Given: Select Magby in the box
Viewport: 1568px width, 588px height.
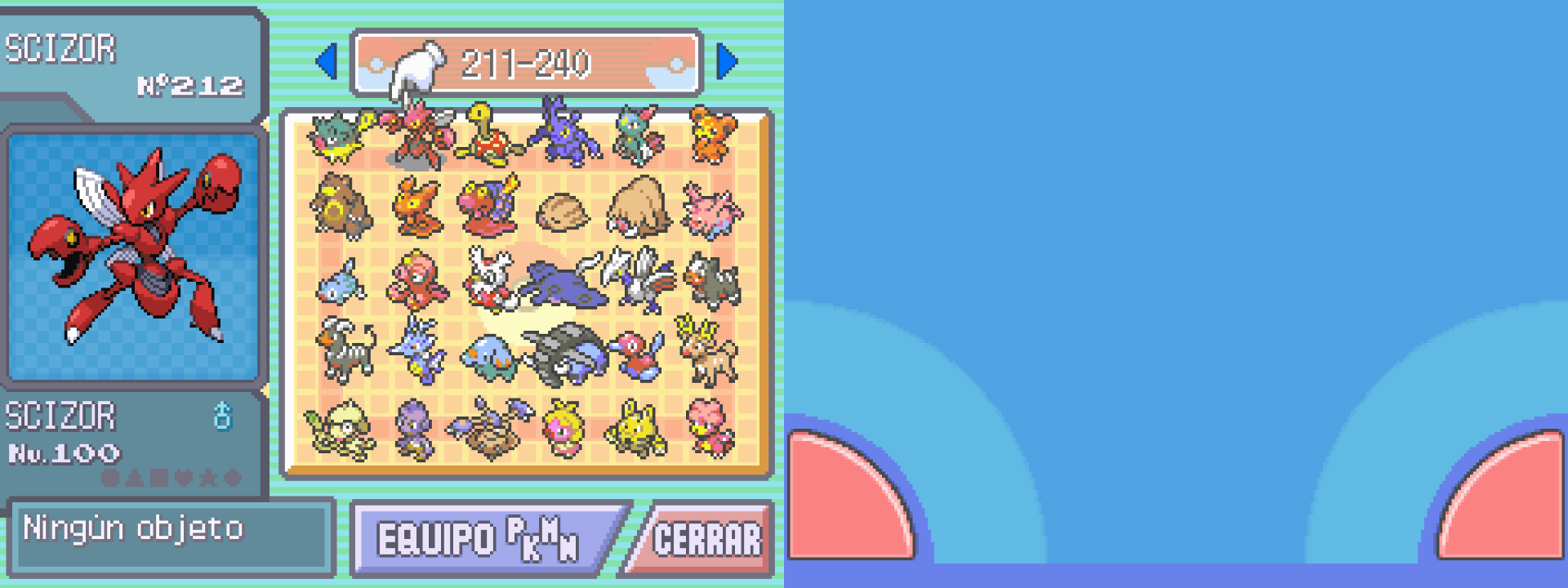Looking at the screenshot, I should [x=709, y=426].
